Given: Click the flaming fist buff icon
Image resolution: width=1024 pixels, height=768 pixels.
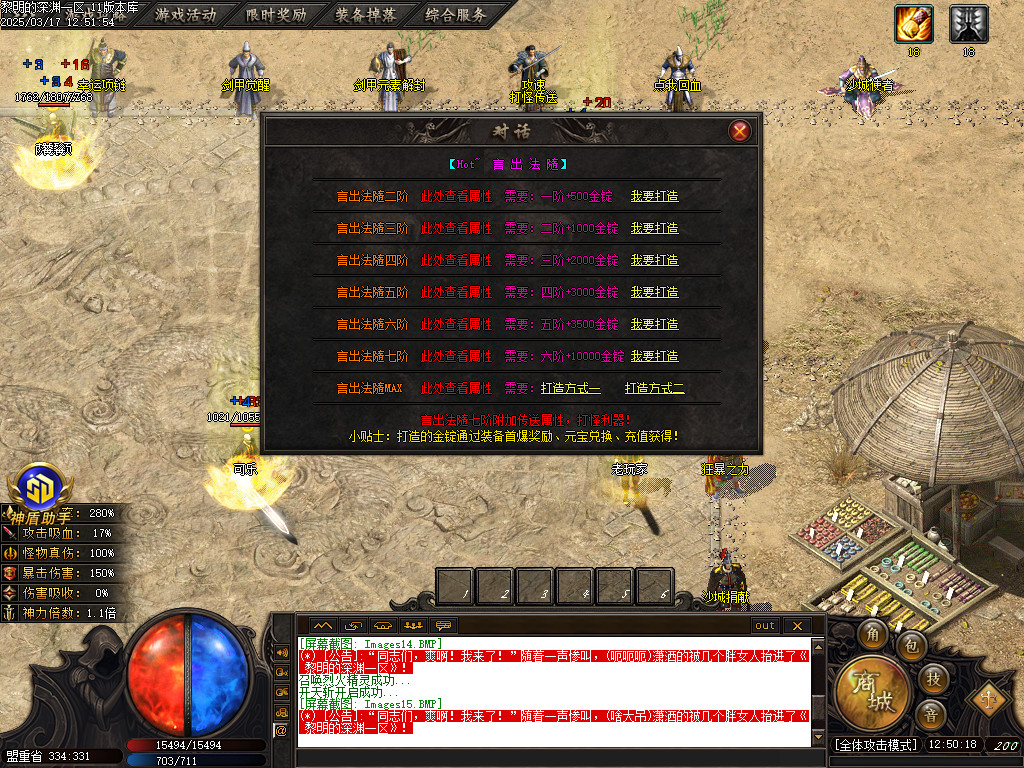Looking at the screenshot, I should 913,23.
